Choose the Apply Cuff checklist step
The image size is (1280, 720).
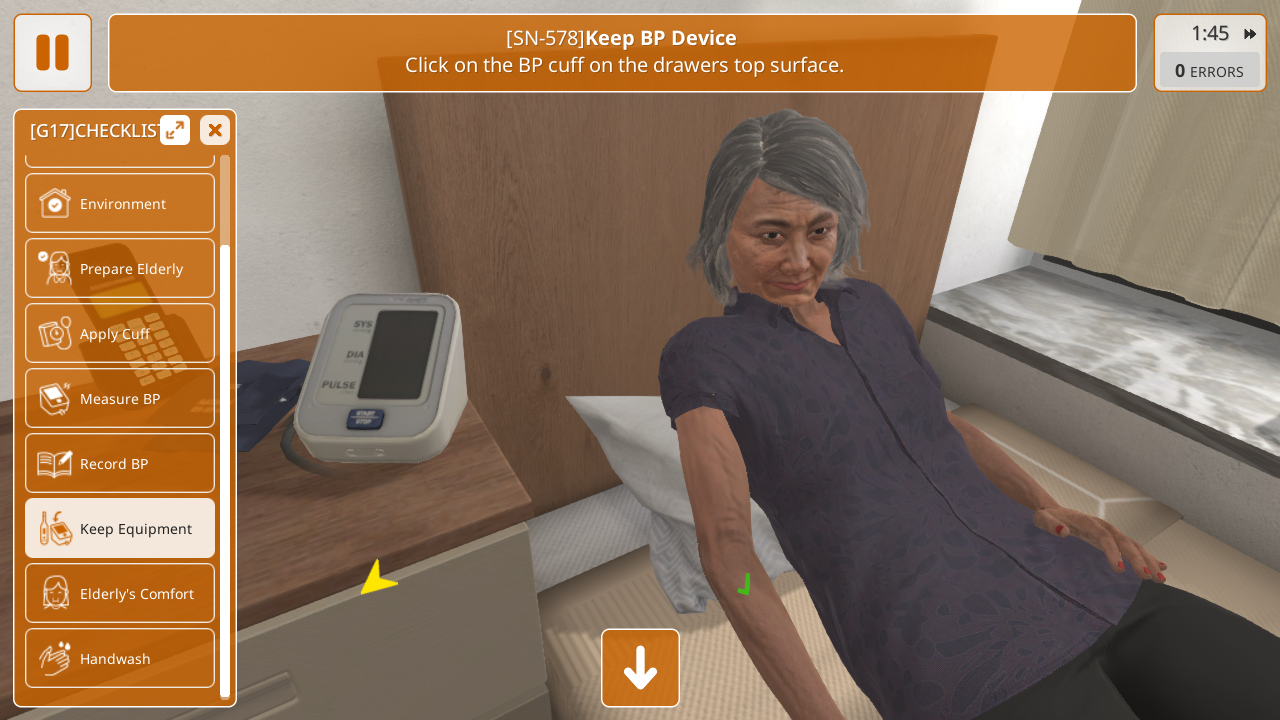click(120, 334)
